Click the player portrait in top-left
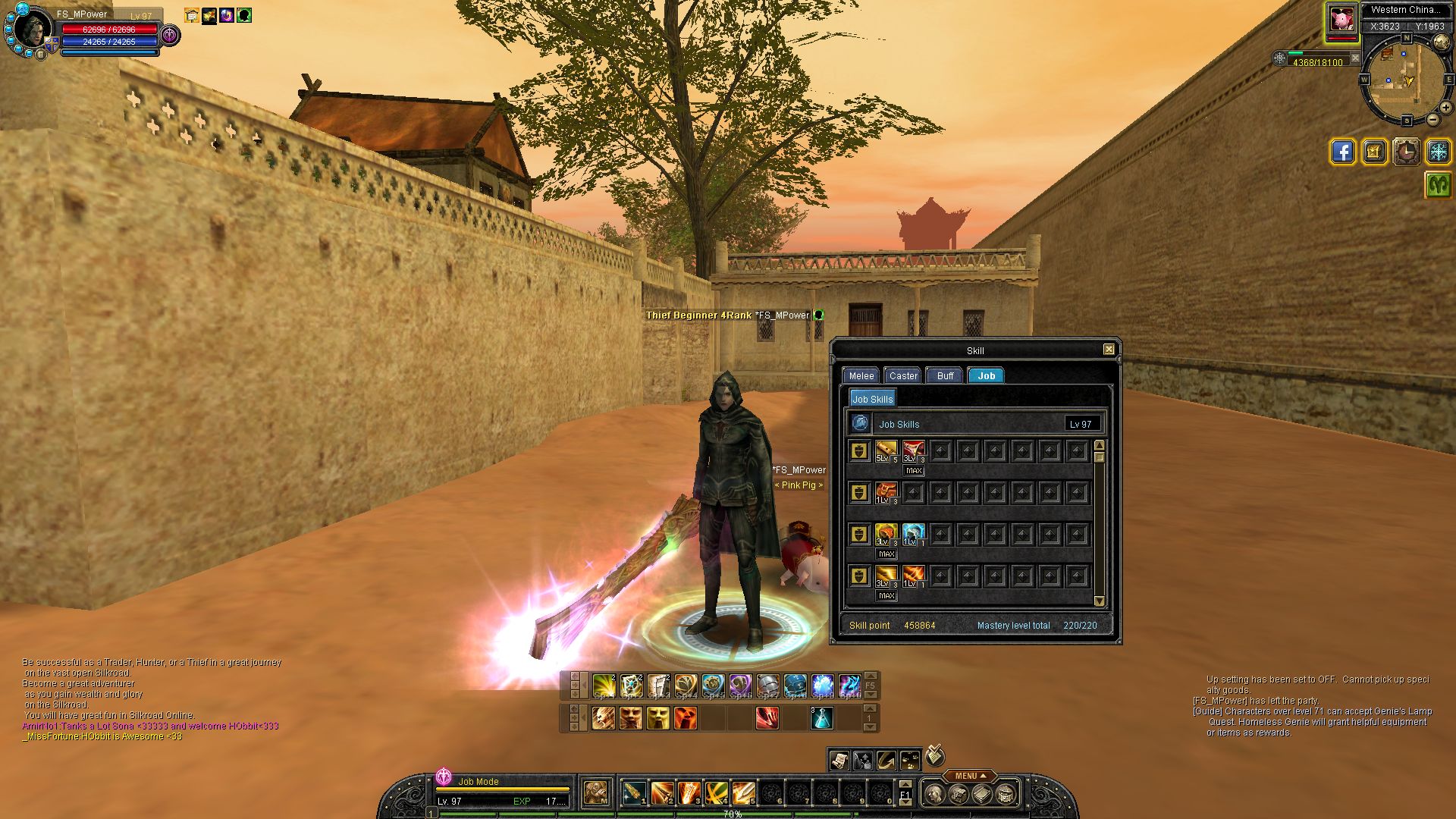 tap(33, 29)
